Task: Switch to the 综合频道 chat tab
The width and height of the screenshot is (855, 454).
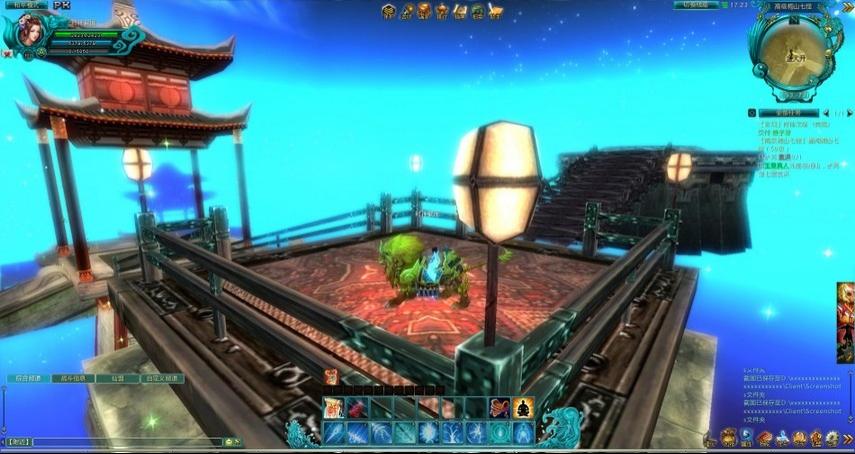Action: [x=27, y=379]
